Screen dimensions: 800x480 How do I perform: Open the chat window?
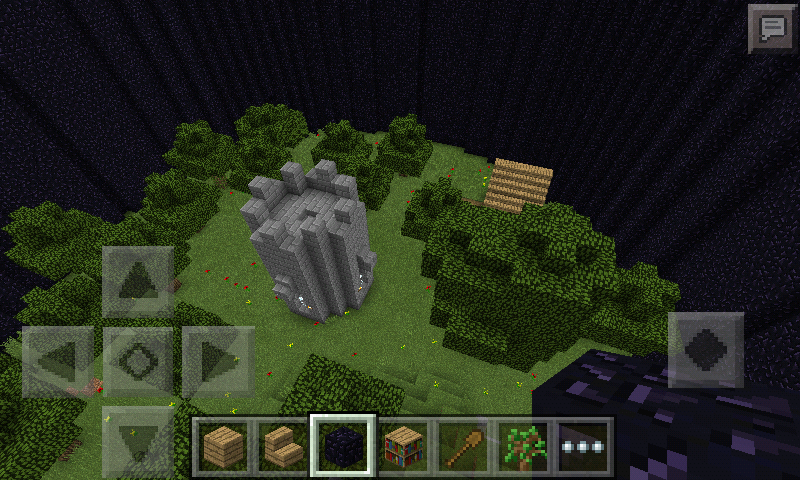770,27
